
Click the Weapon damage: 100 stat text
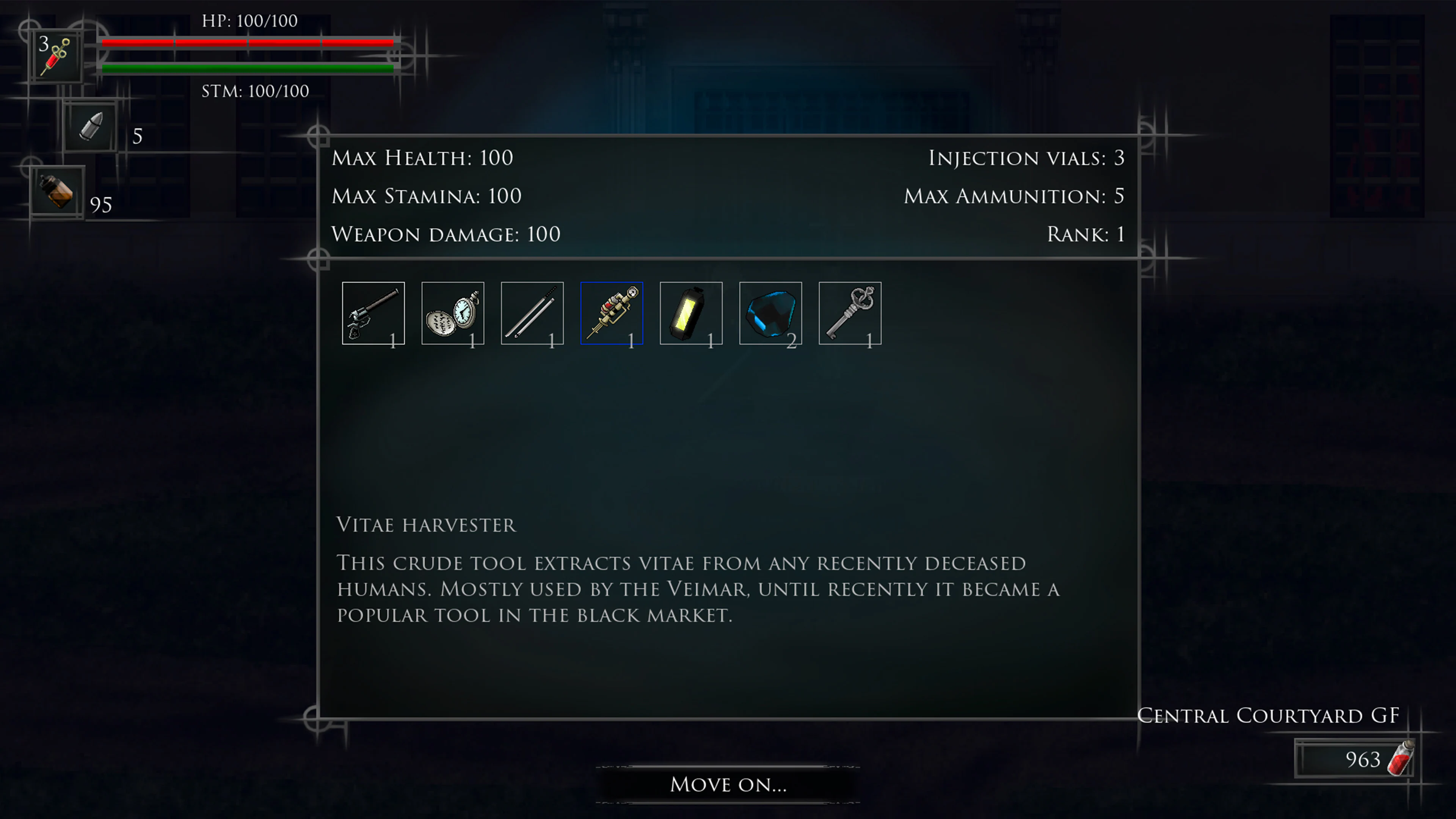[446, 234]
